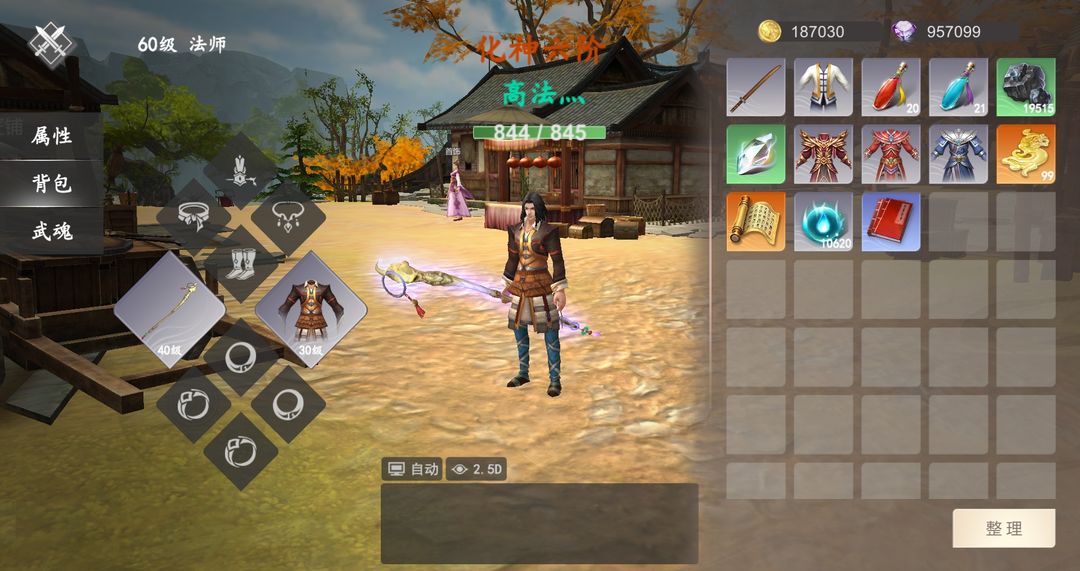Choose the empty helmet equipment slot

point(240,170)
